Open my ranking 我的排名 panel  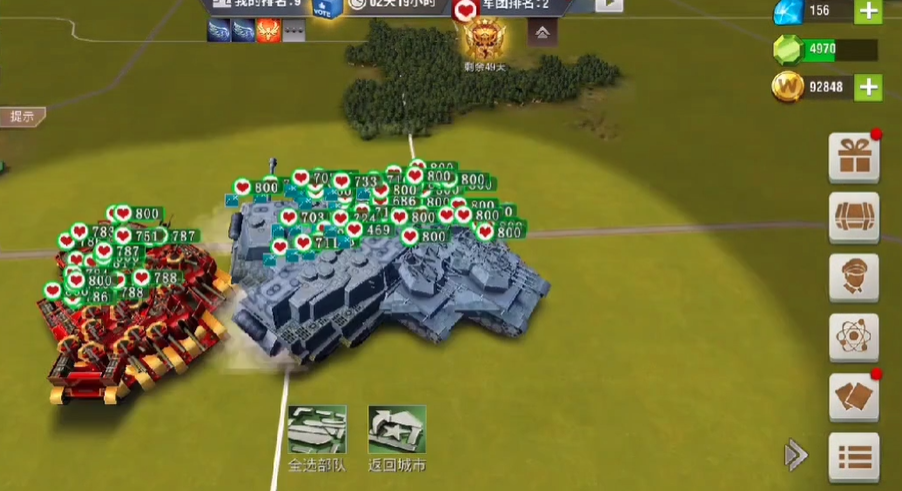(256, 5)
